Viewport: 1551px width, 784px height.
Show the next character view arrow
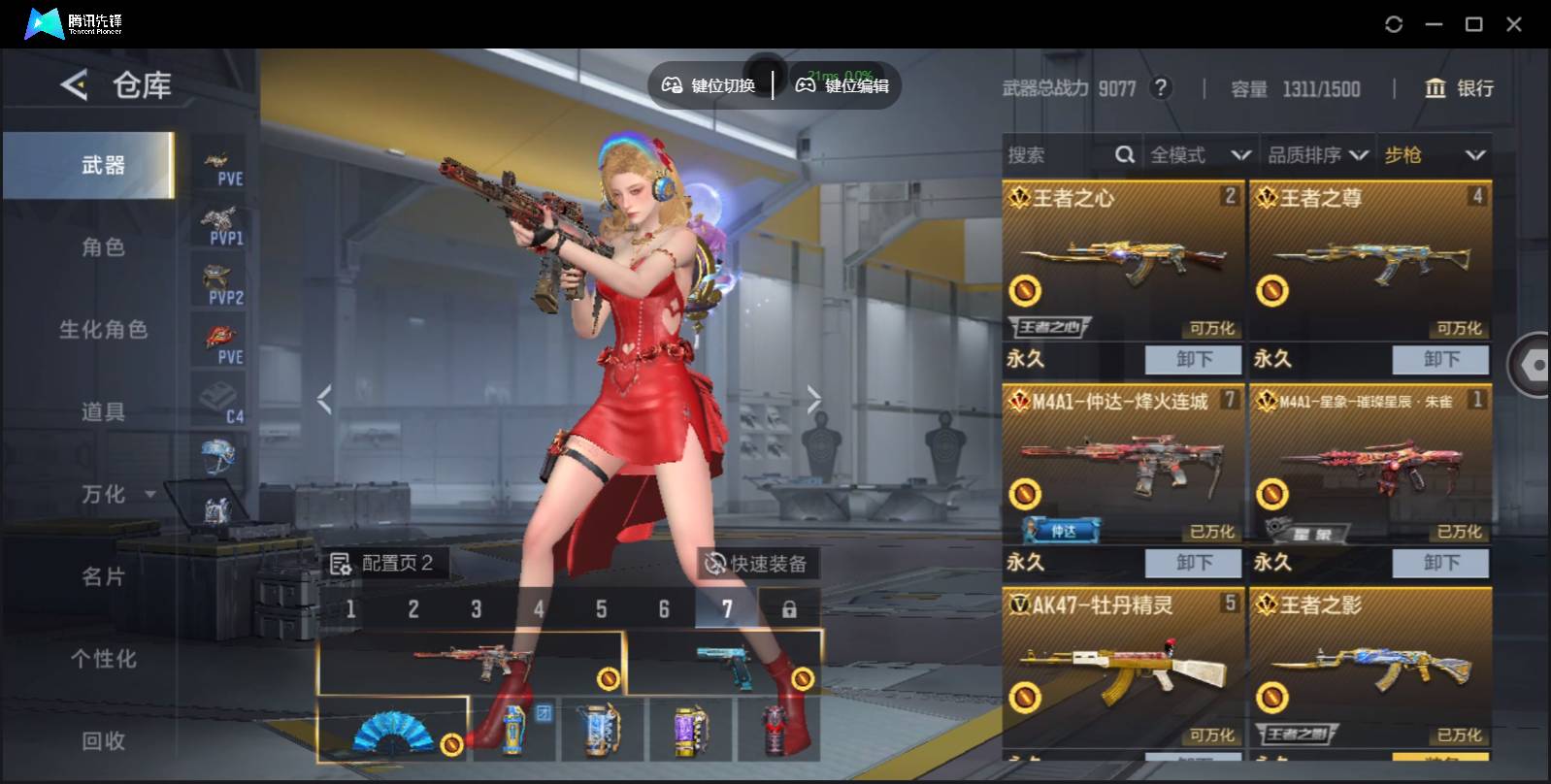[x=813, y=399]
